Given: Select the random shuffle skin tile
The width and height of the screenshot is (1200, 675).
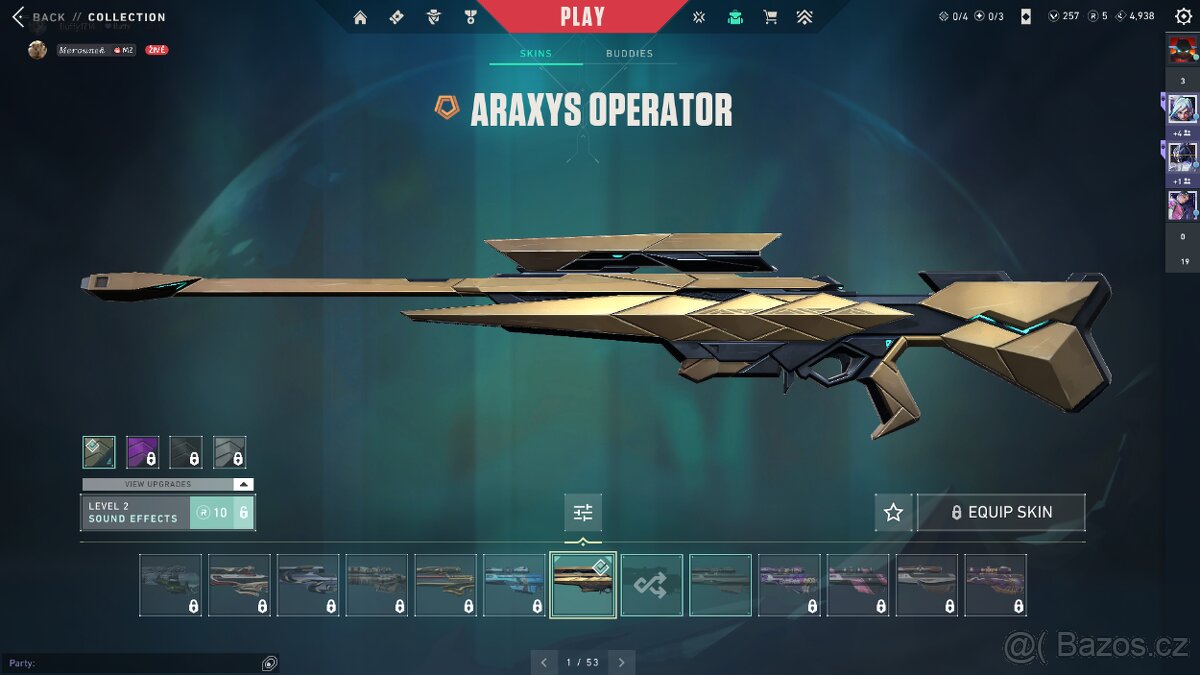Looking at the screenshot, I should [652, 585].
